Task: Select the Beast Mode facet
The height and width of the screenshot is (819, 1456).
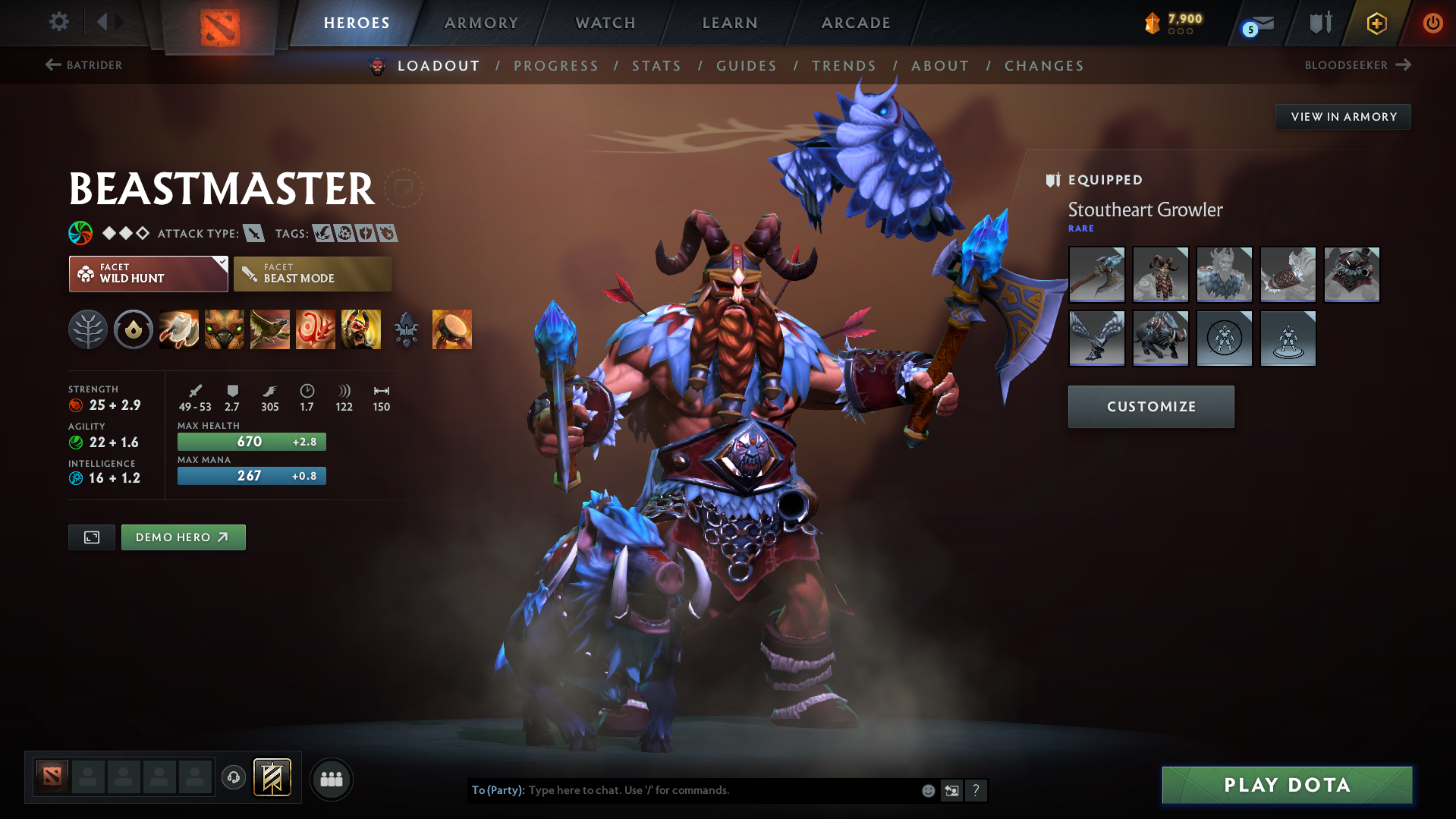Action: pyautogui.click(x=312, y=273)
